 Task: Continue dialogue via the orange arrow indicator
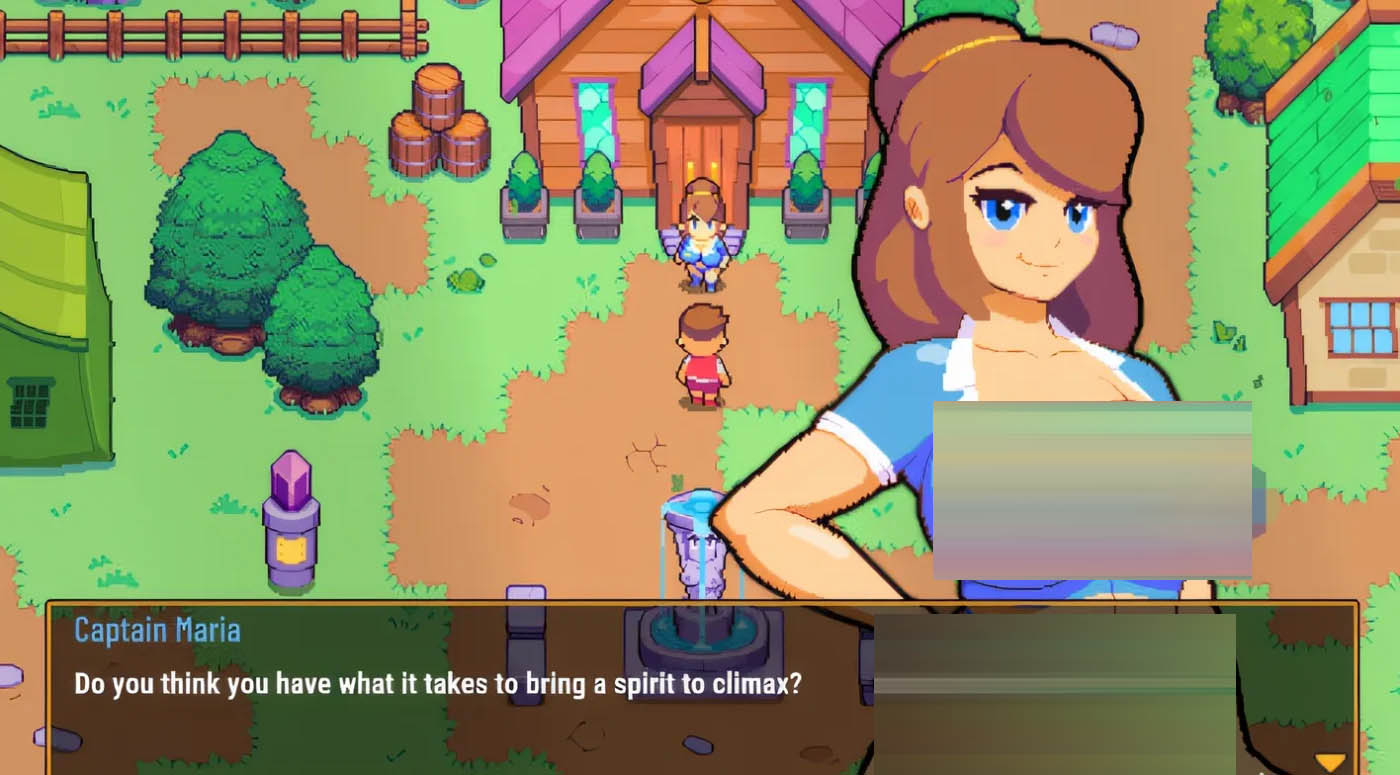coord(1329,762)
